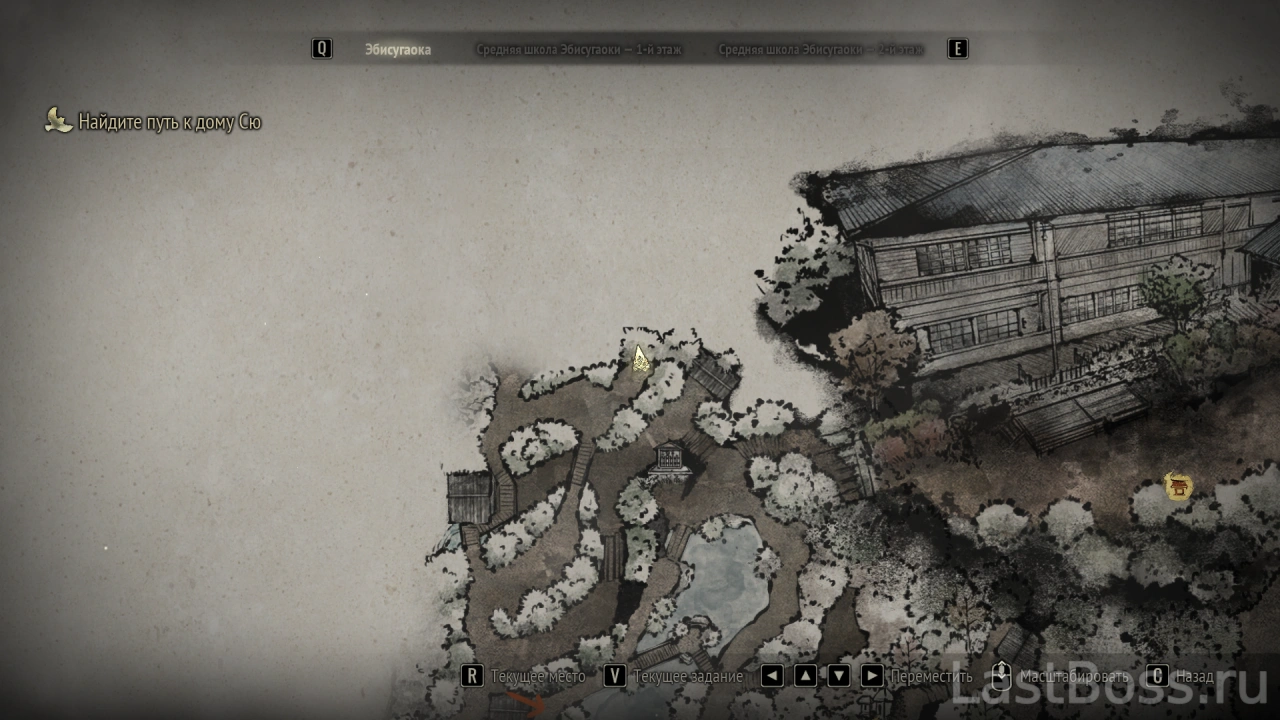Viewport: 1280px width, 720px height.
Task: Select the objective Найдите путь к дому Сю
Action: (x=169, y=122)
